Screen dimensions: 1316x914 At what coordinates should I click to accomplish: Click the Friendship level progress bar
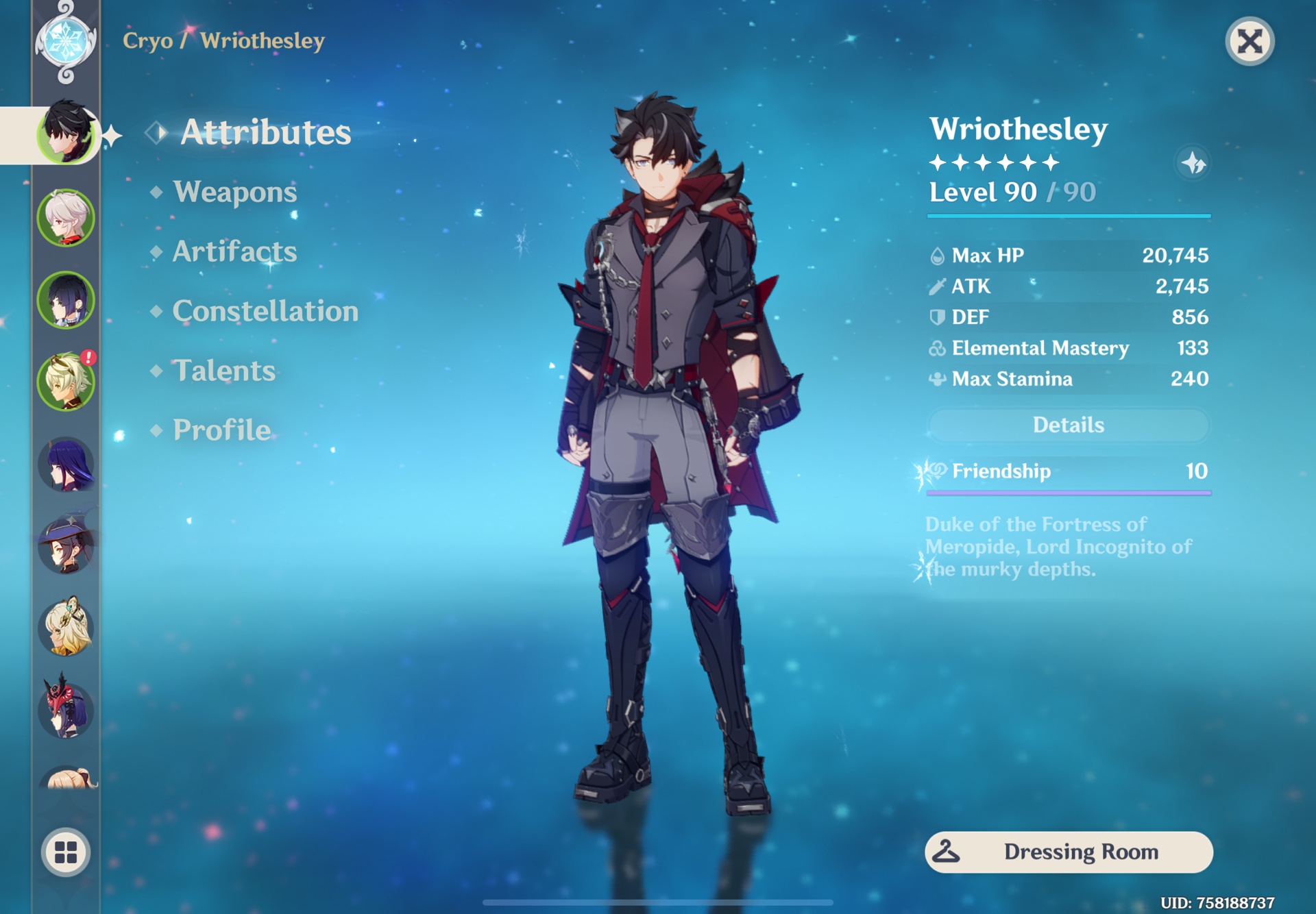[x=1068, y=492]
